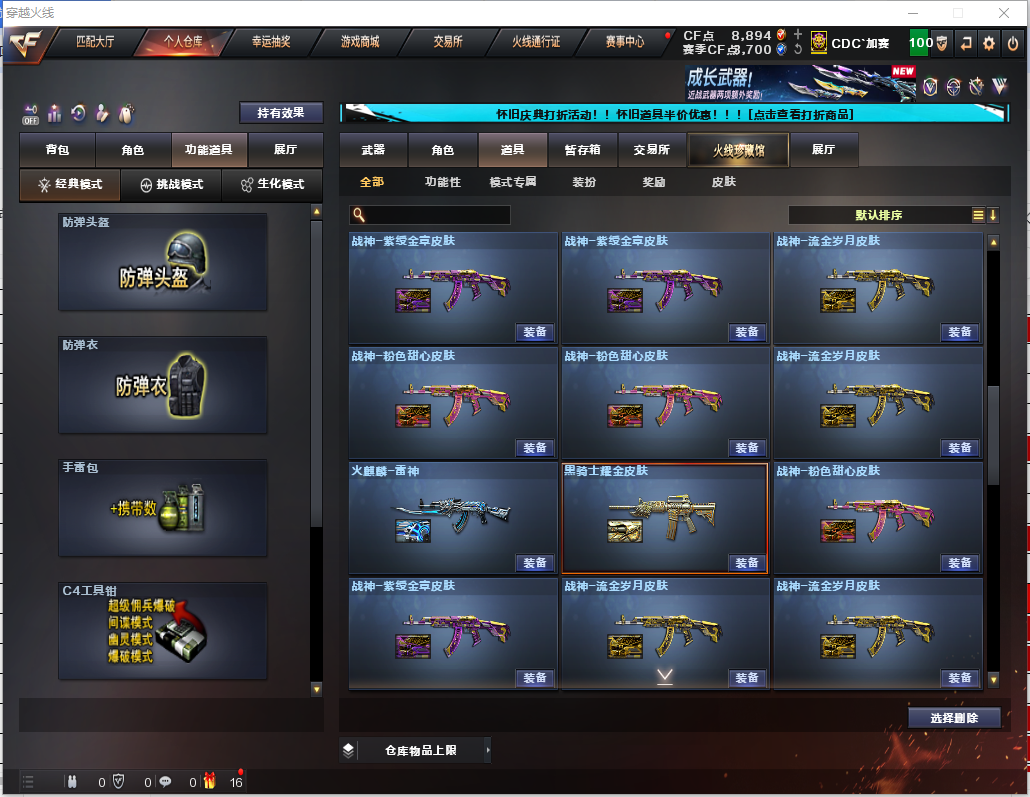The height and width of the screenshot is (797, 1030).
Task: Open the 暂存箱 temporary storage tab
Action: (582, 150)
